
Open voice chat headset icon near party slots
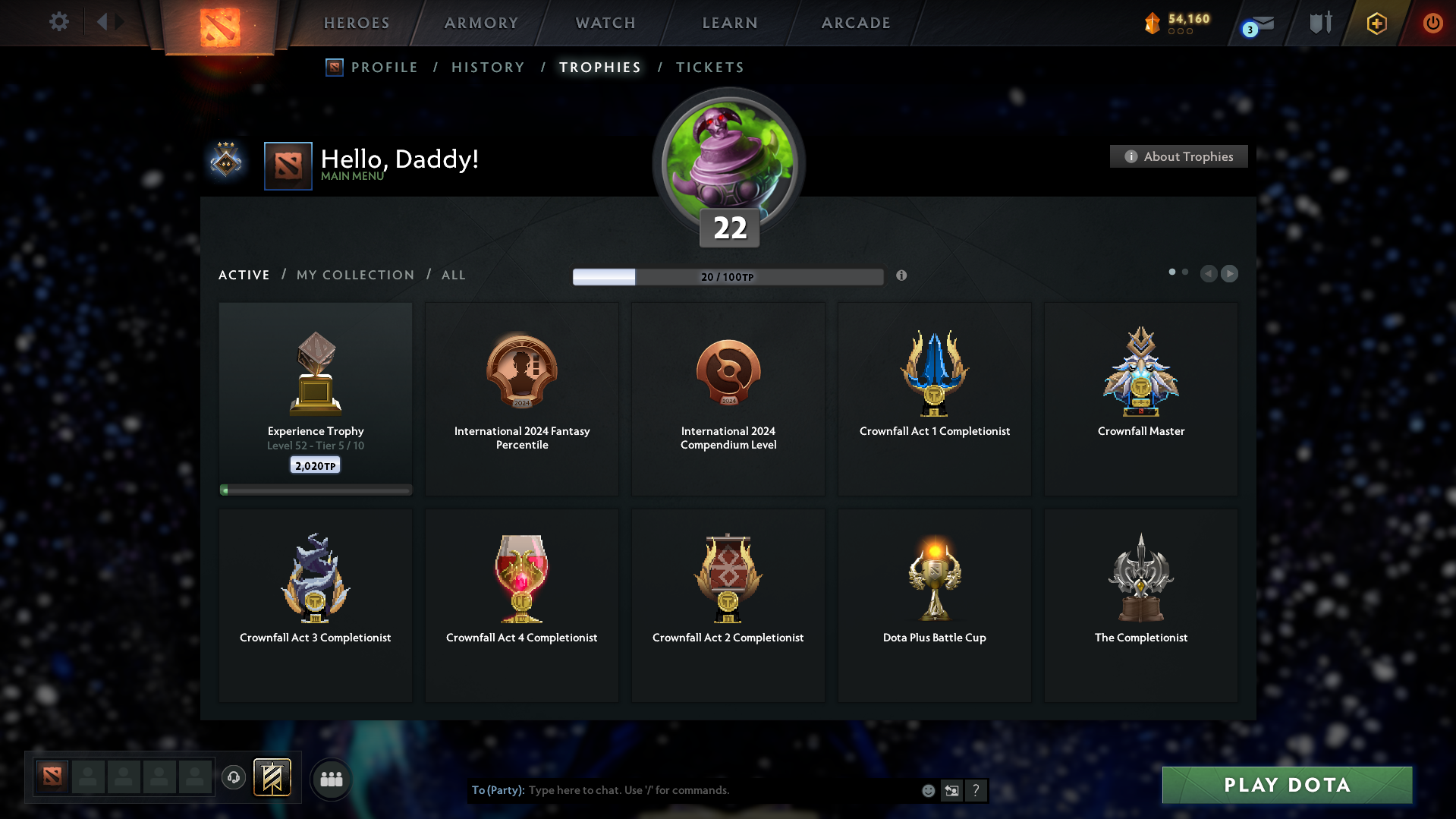click(x=233, y=778)
